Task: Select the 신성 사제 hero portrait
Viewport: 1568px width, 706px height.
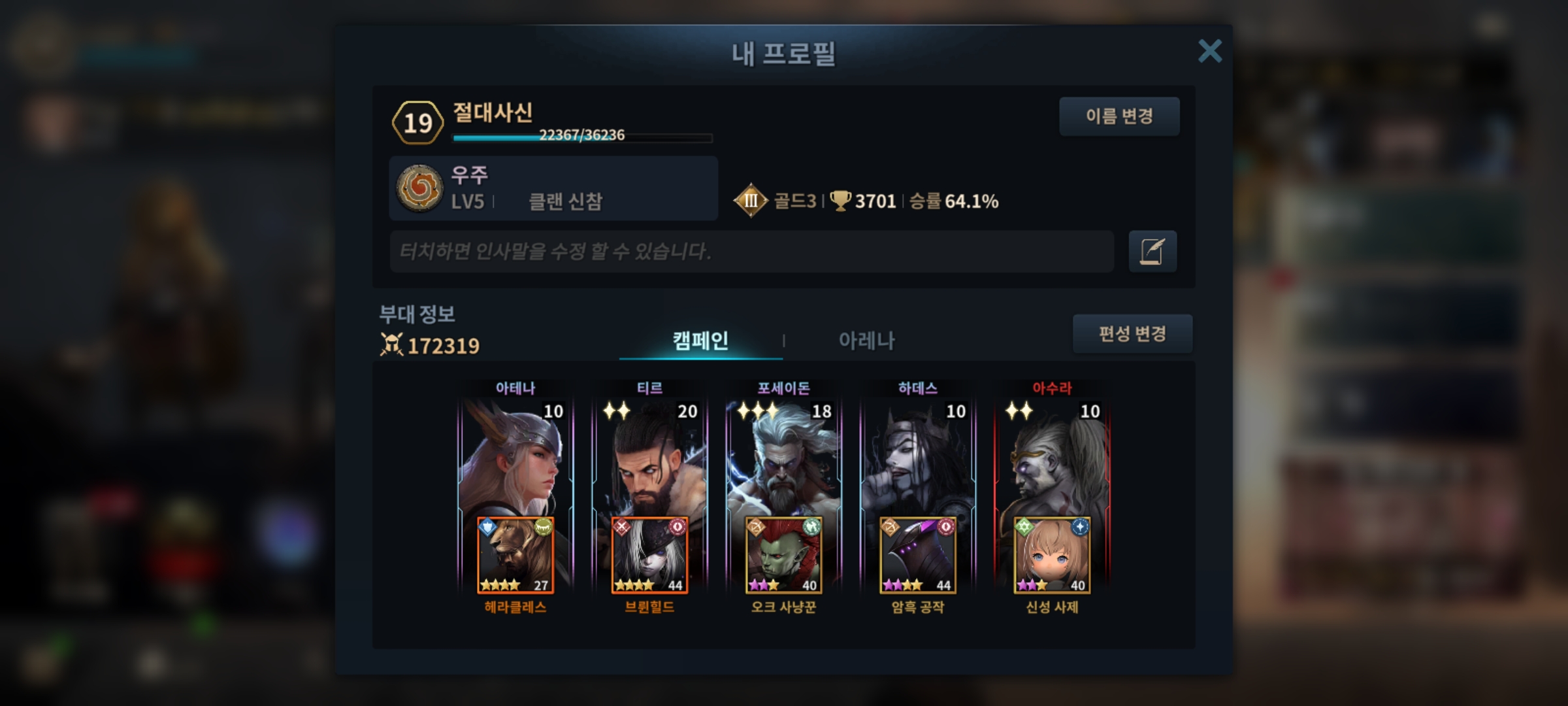Action: coord(1052,556)
